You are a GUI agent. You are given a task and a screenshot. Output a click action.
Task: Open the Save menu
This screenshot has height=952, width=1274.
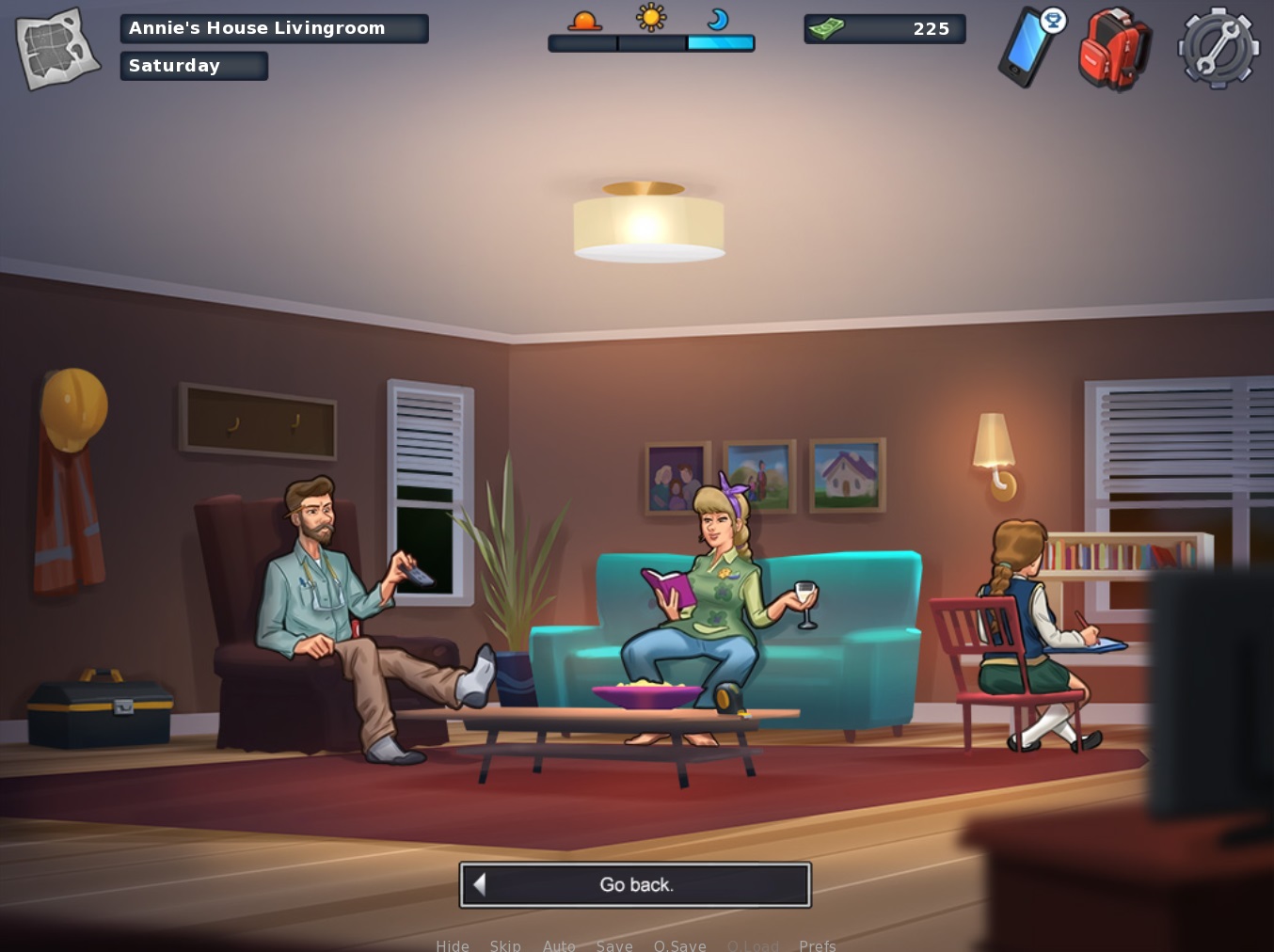tap(614, 944)
